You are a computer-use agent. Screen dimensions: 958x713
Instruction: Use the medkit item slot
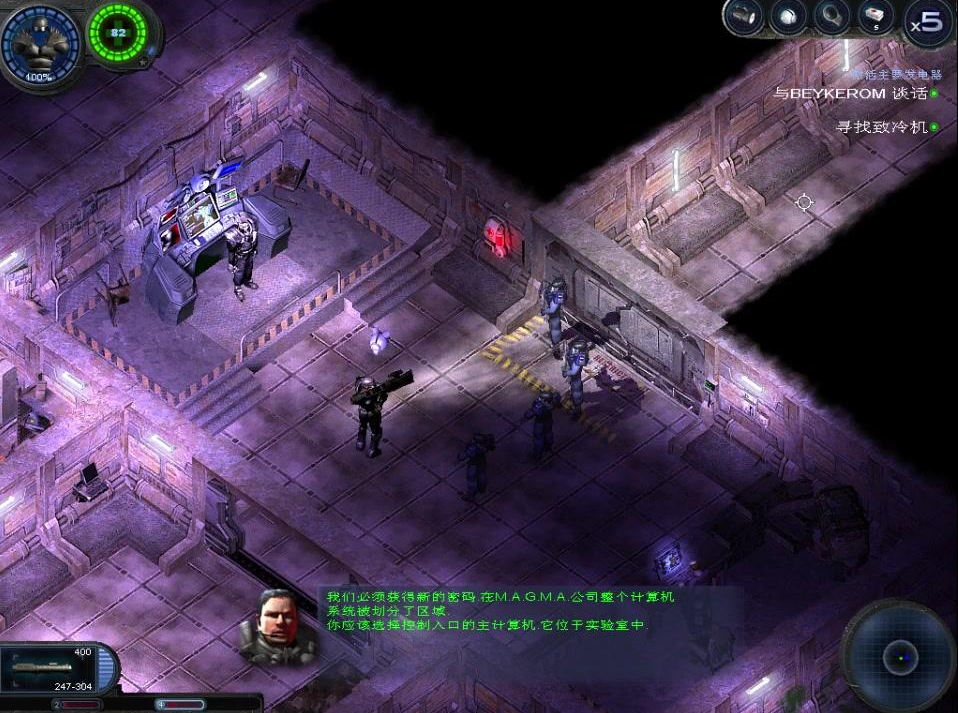(876, 16)
